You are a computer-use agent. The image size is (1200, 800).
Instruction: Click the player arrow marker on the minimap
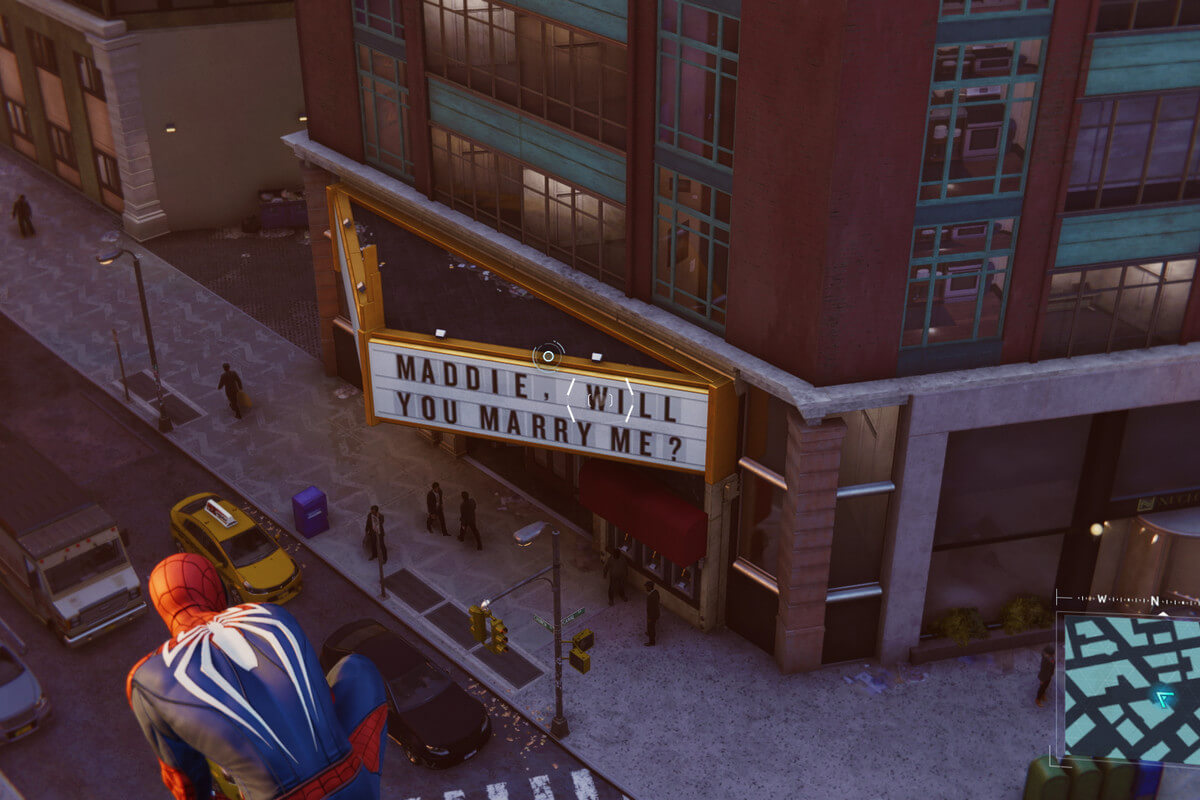1163,698
